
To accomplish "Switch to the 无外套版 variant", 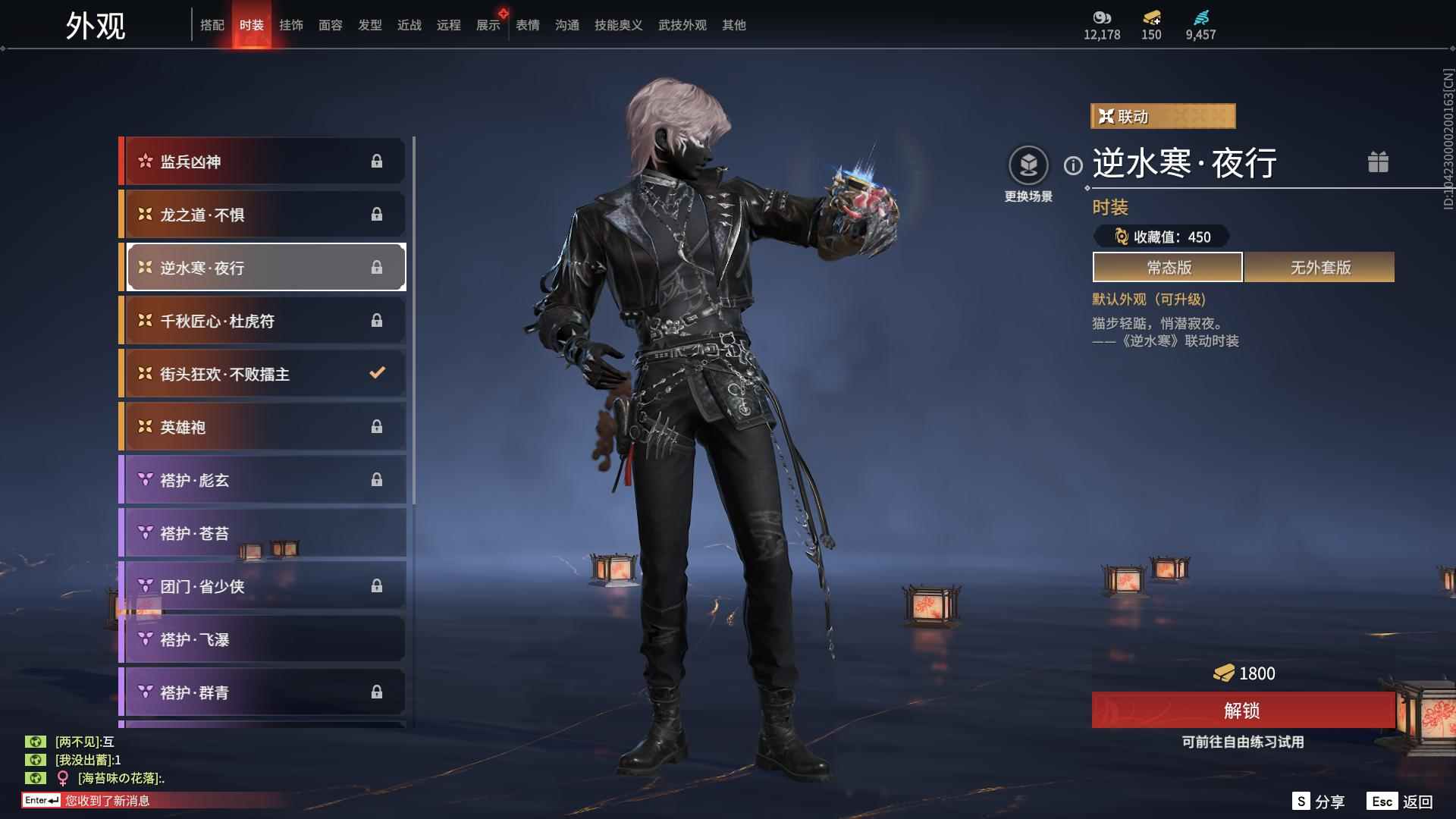I will pyautogui.click(x=1319, y=268).
